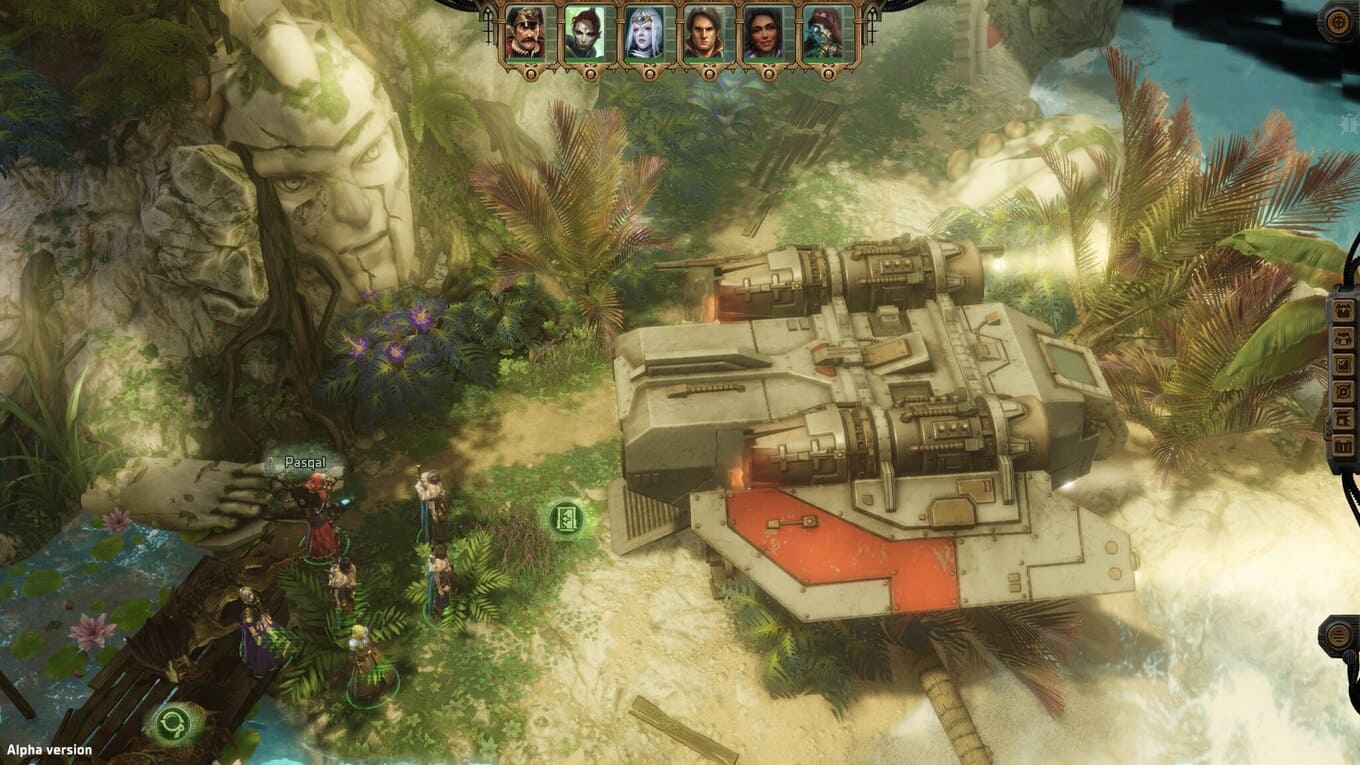Open the log button with three lines
Image resolution: width=1360 pixels, height=765 pixels.
tap(1338, 635)
